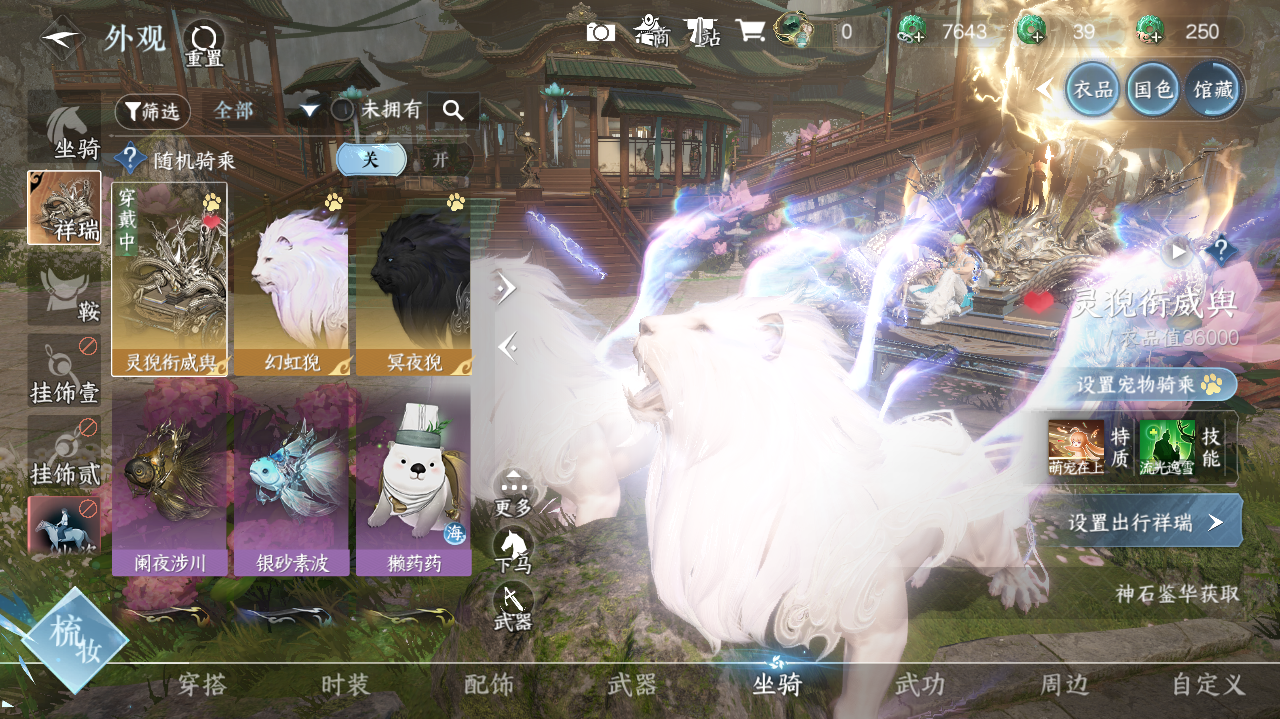1280x719 pixels.
Task: Open the 馆藏 collection button
Action: (1212, 90)
